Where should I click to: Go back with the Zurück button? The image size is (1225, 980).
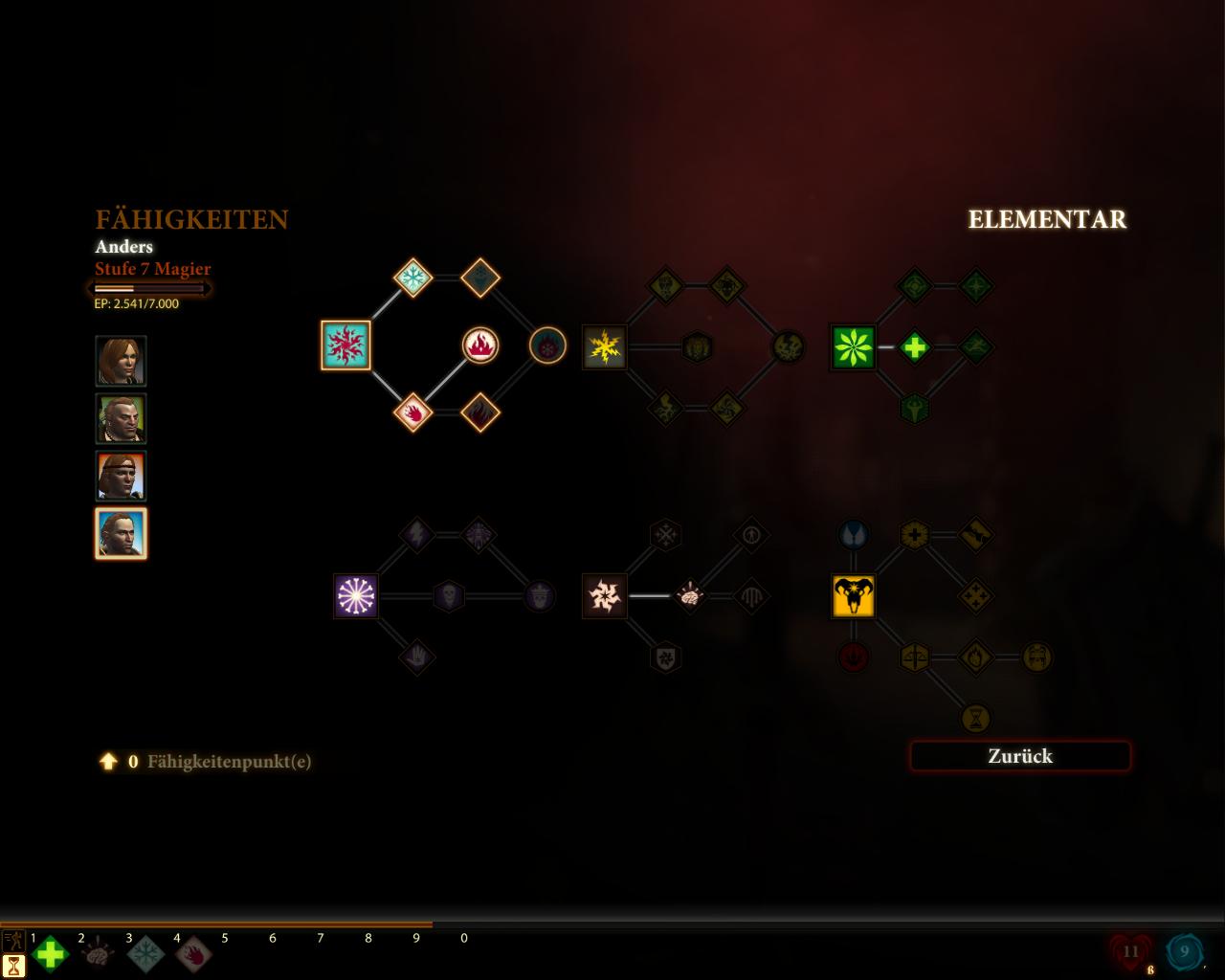click(x=1020, y=756)
